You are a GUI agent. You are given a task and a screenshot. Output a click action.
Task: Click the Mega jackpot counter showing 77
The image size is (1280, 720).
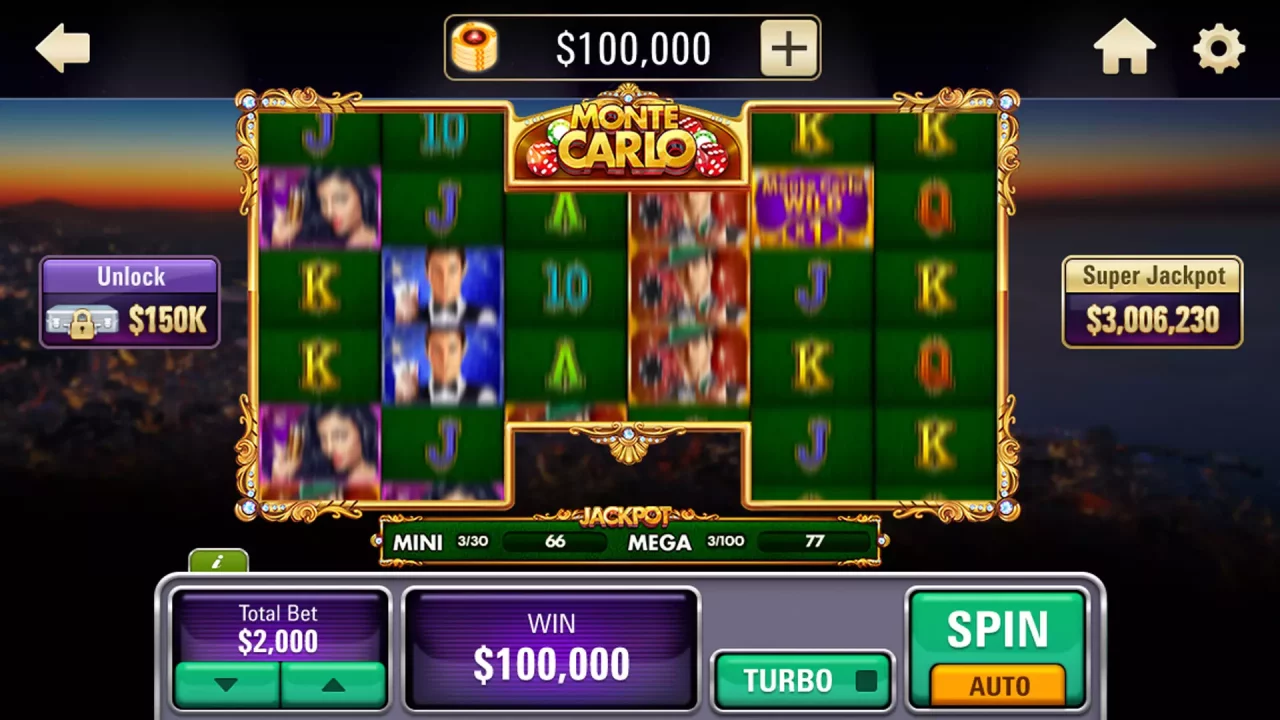[x=814, y=542]
